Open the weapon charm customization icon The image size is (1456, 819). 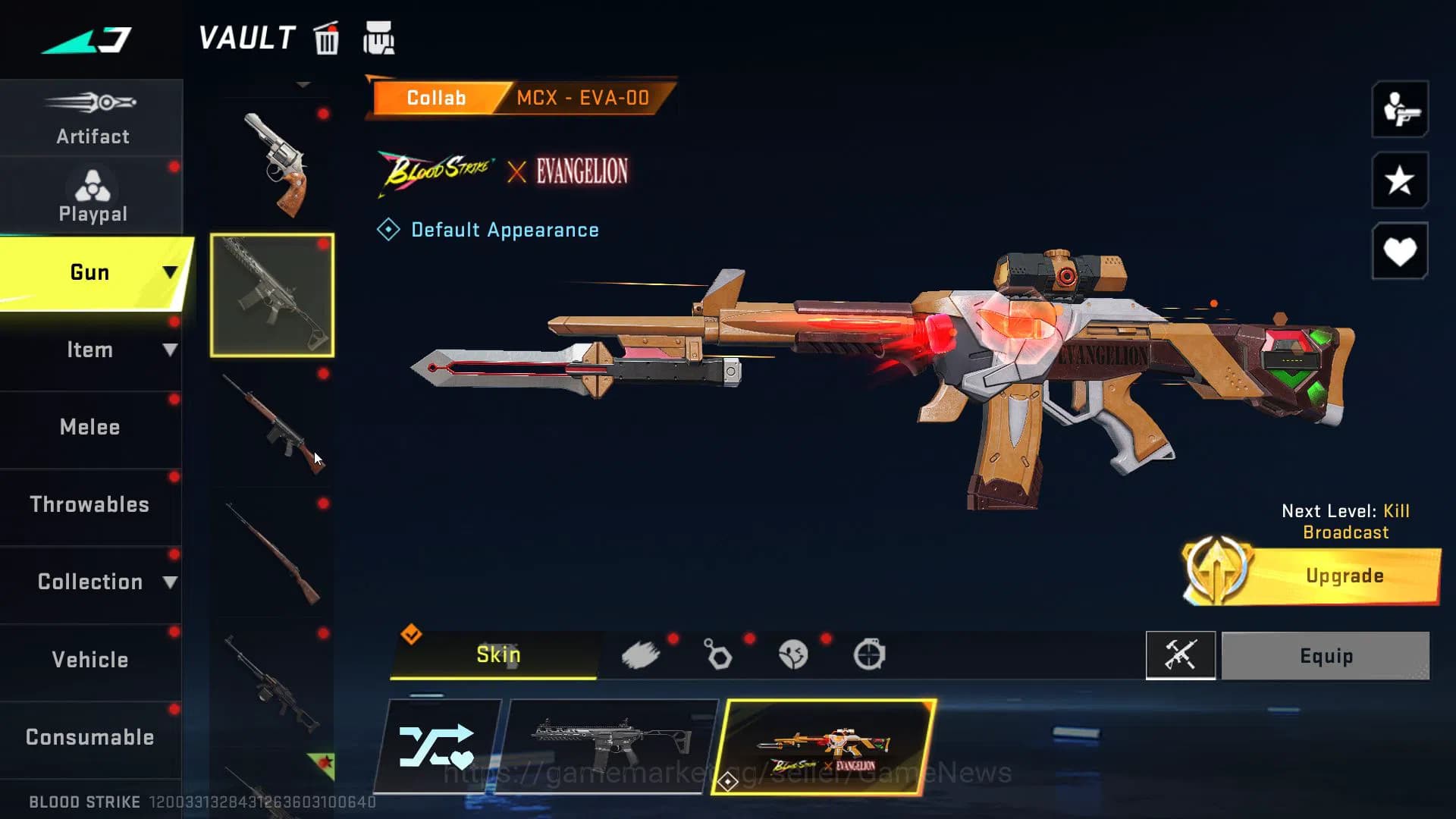pyautogui.click(x=718, y=654)
